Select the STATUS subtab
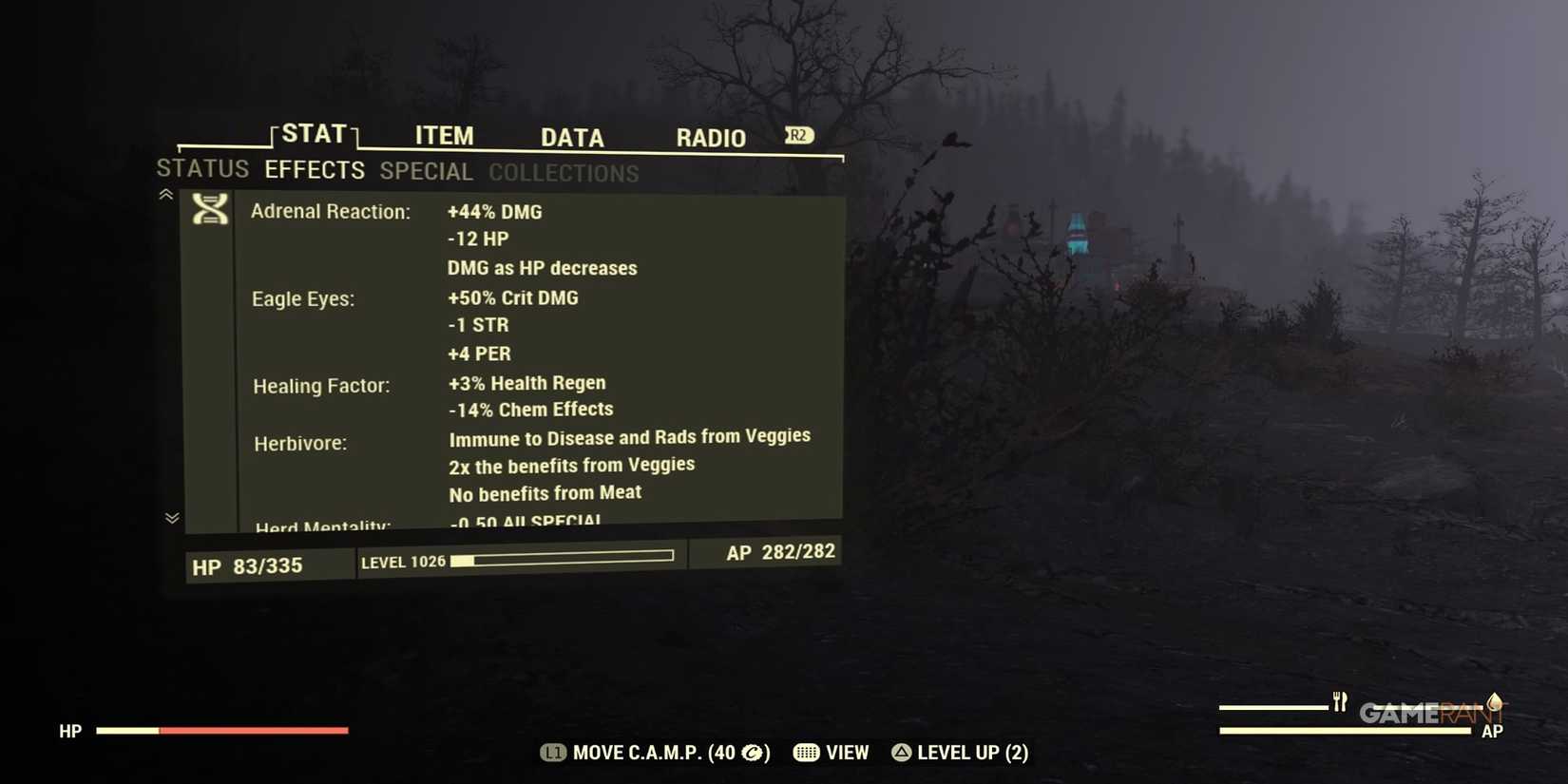 click(202, 169)
